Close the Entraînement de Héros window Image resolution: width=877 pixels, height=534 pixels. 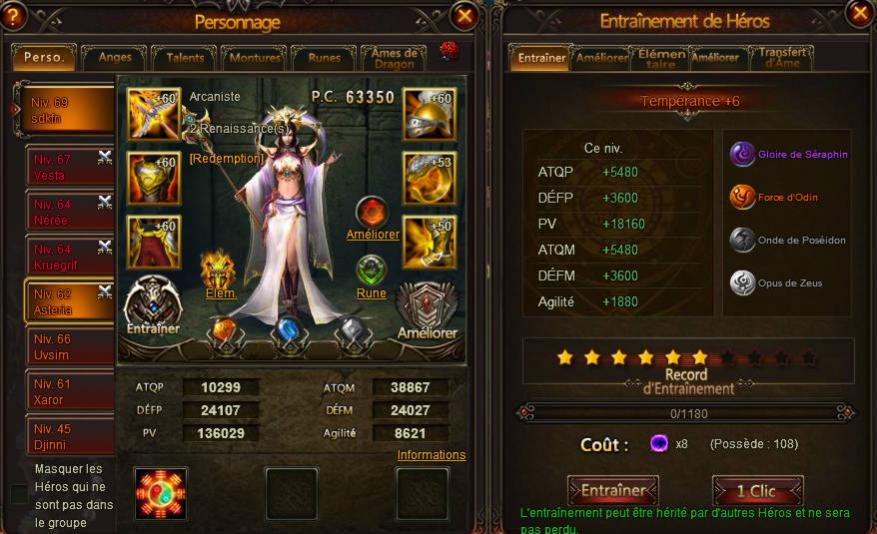pos(858,13)
